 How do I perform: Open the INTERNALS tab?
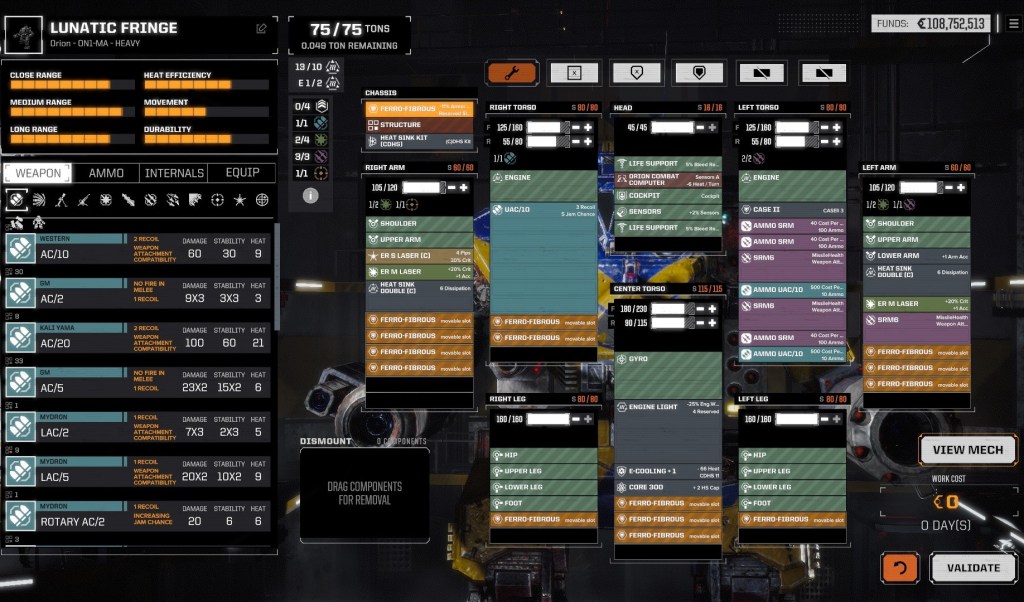point(174,173)
